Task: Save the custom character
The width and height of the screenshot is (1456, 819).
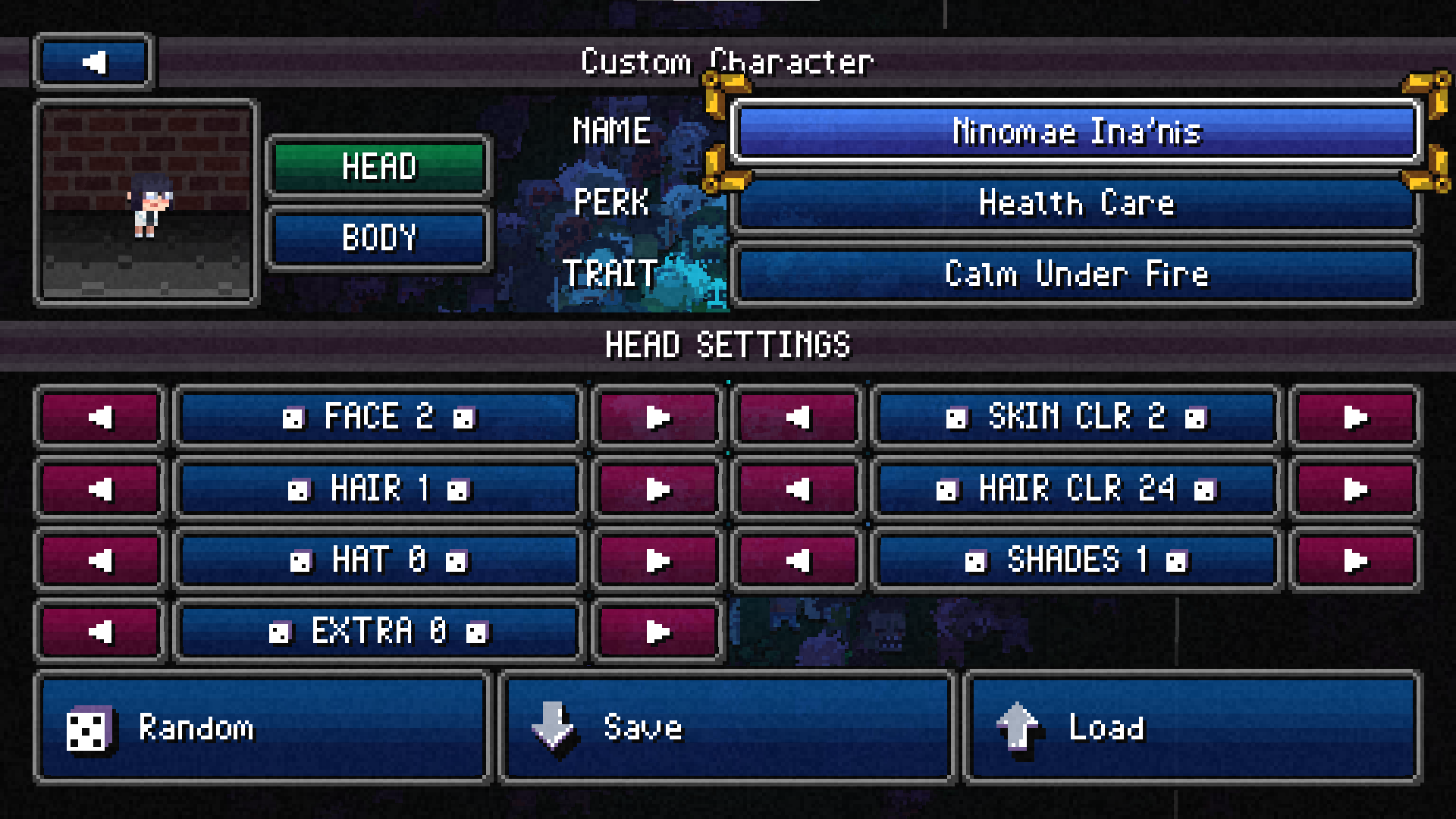Action: coord(726,728)
